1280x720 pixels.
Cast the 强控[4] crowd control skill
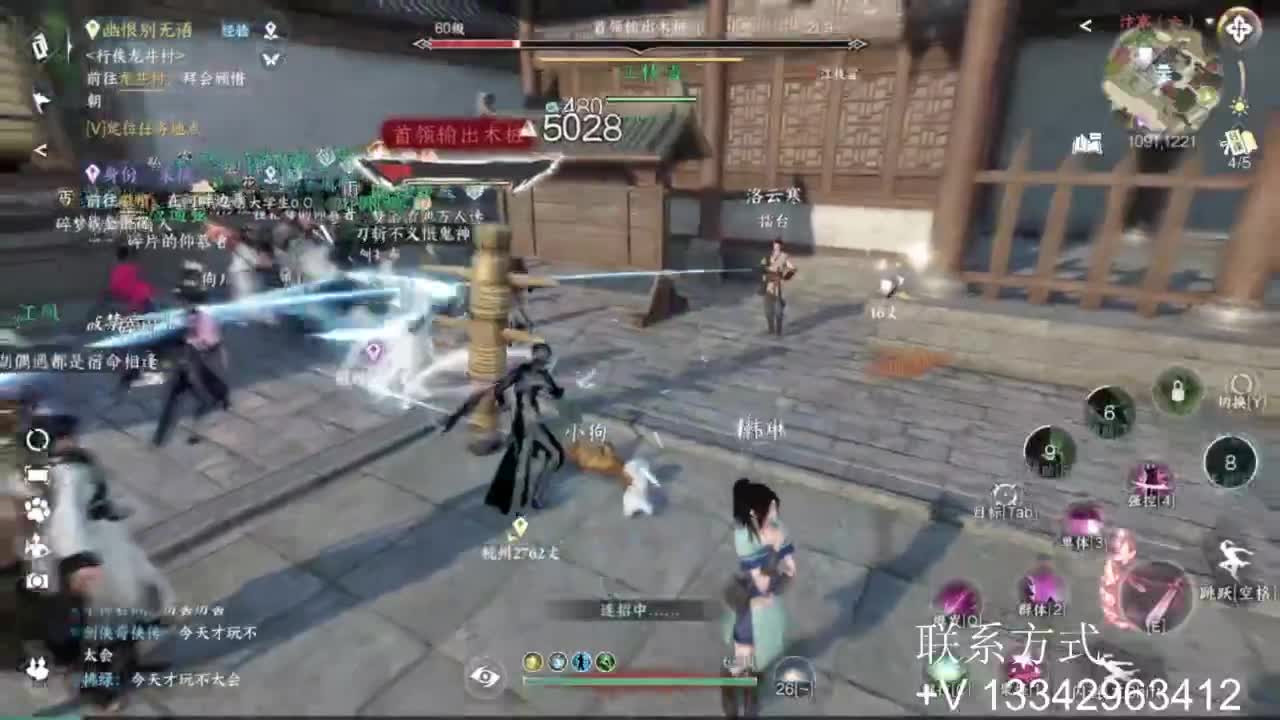coord(1151,479)
